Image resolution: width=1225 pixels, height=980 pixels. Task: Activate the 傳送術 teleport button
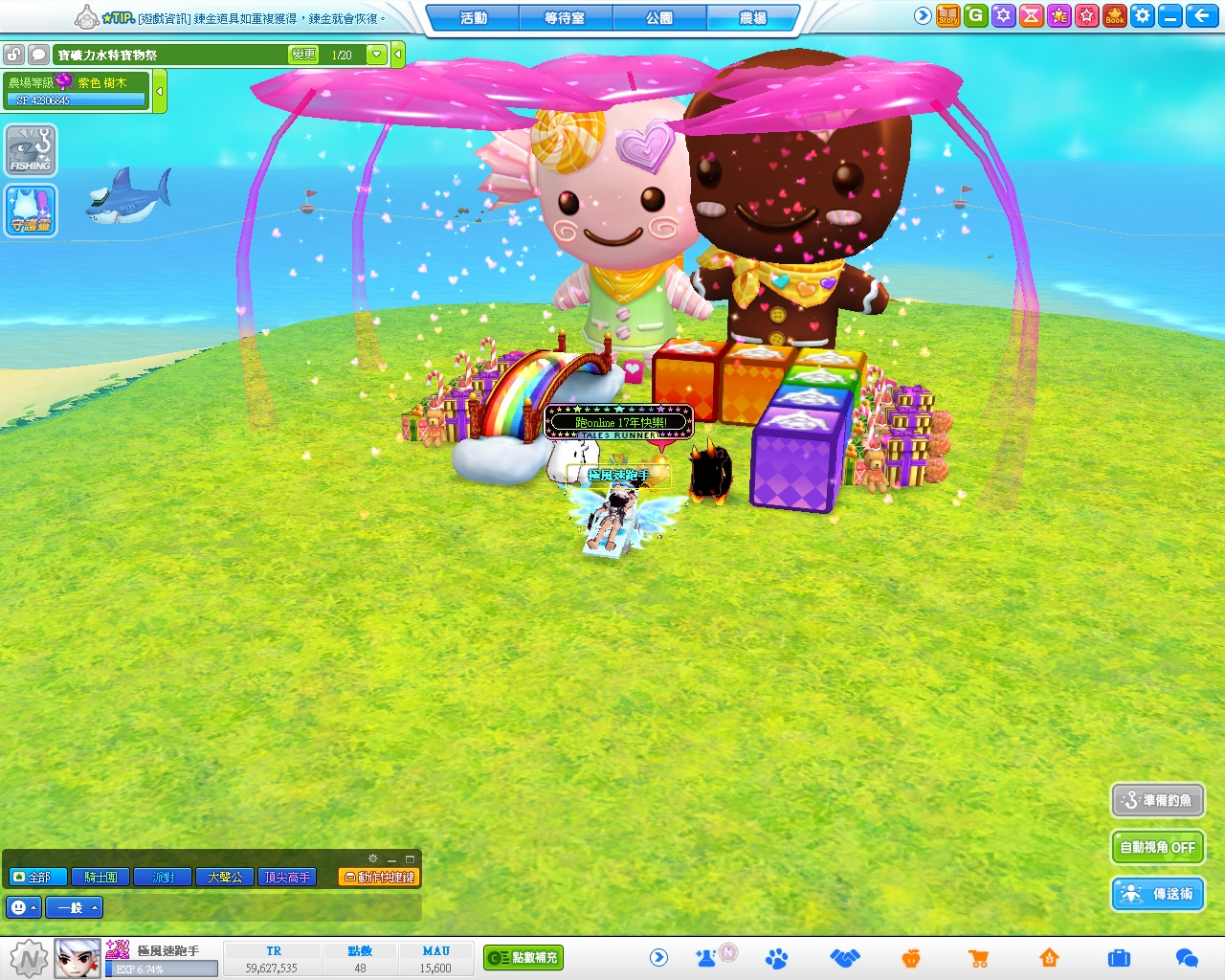1157,894
